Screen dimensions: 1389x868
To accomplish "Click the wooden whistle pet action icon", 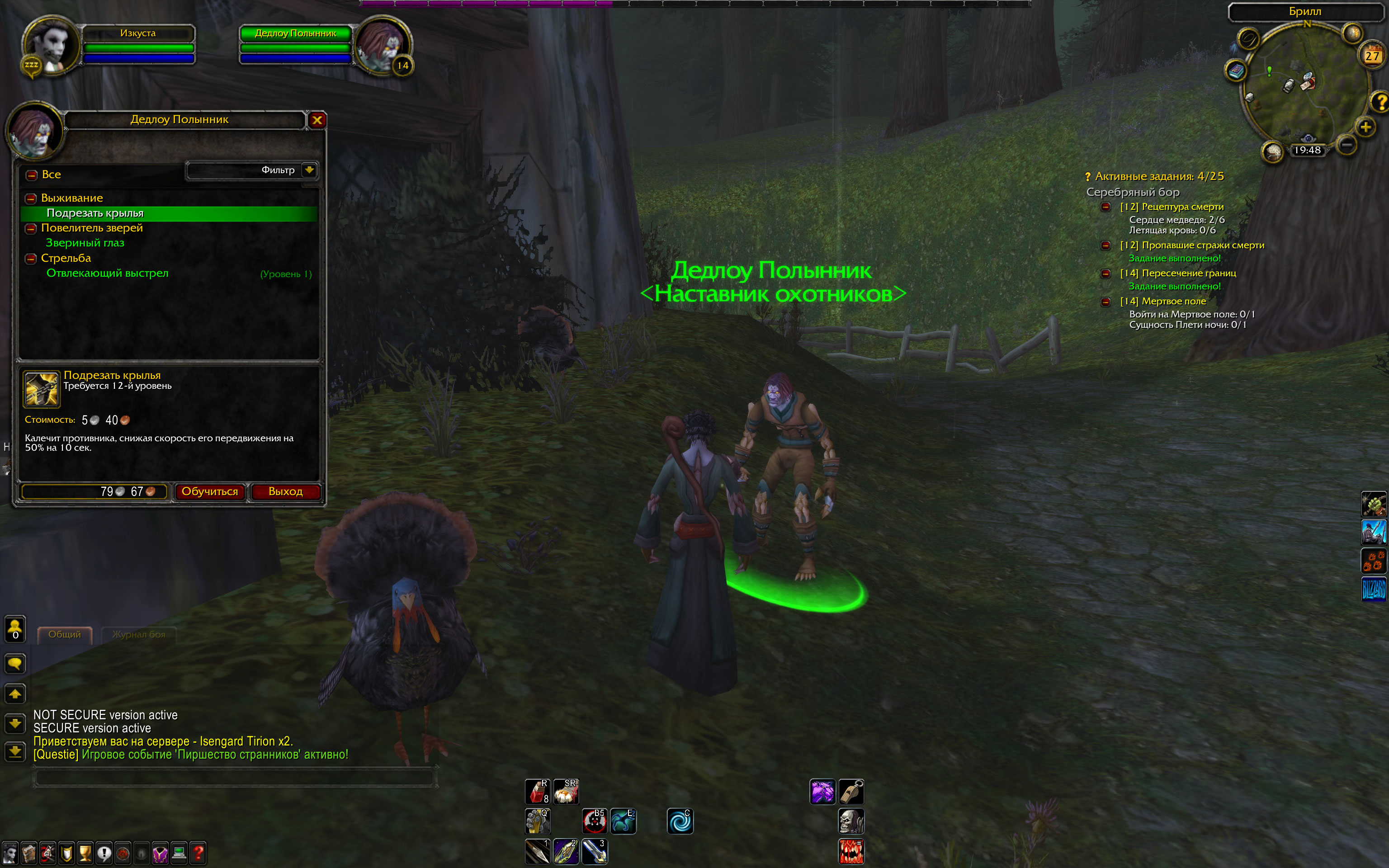I will 851,792.
